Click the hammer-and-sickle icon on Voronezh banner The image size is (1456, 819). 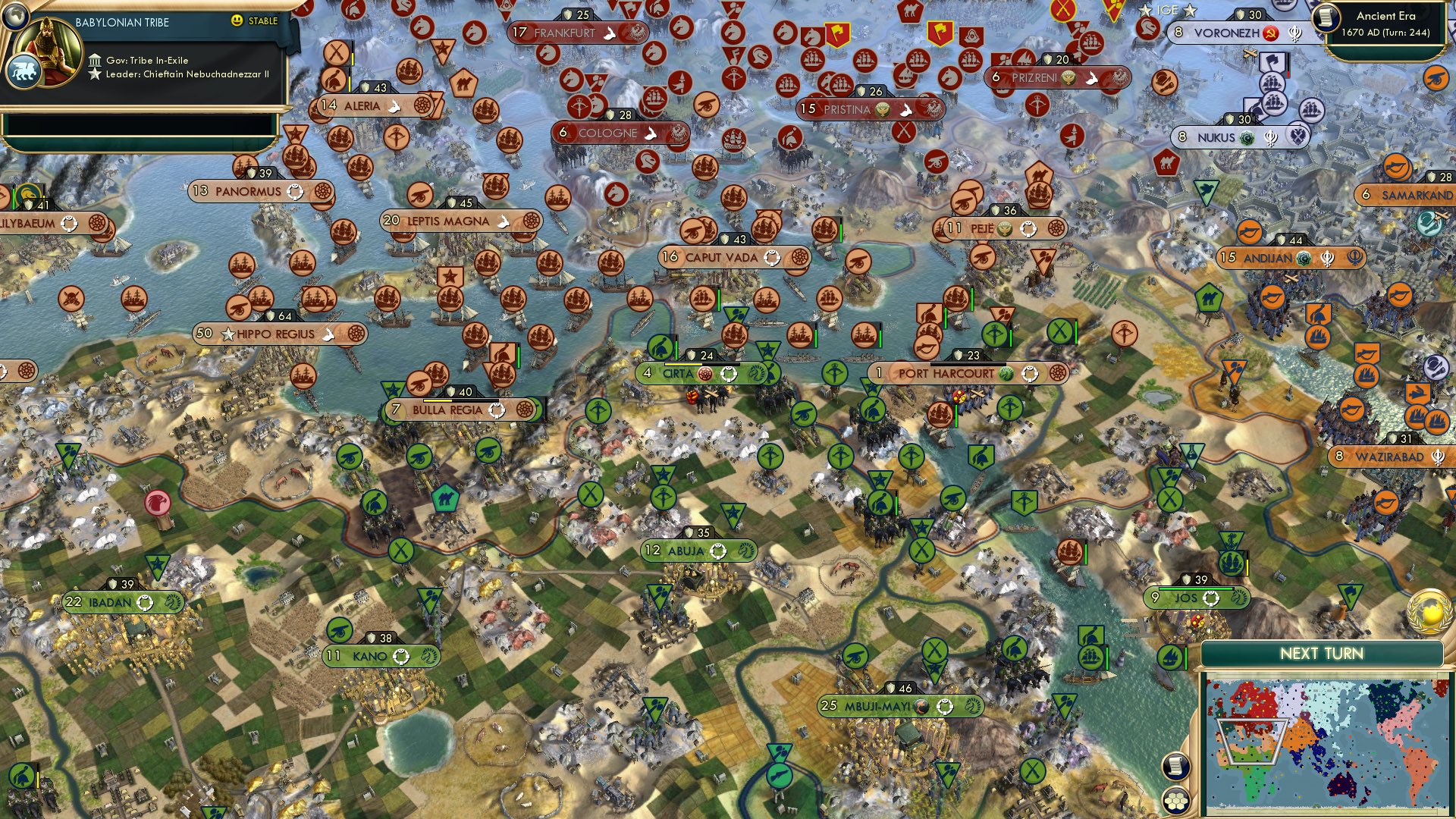1270,33
